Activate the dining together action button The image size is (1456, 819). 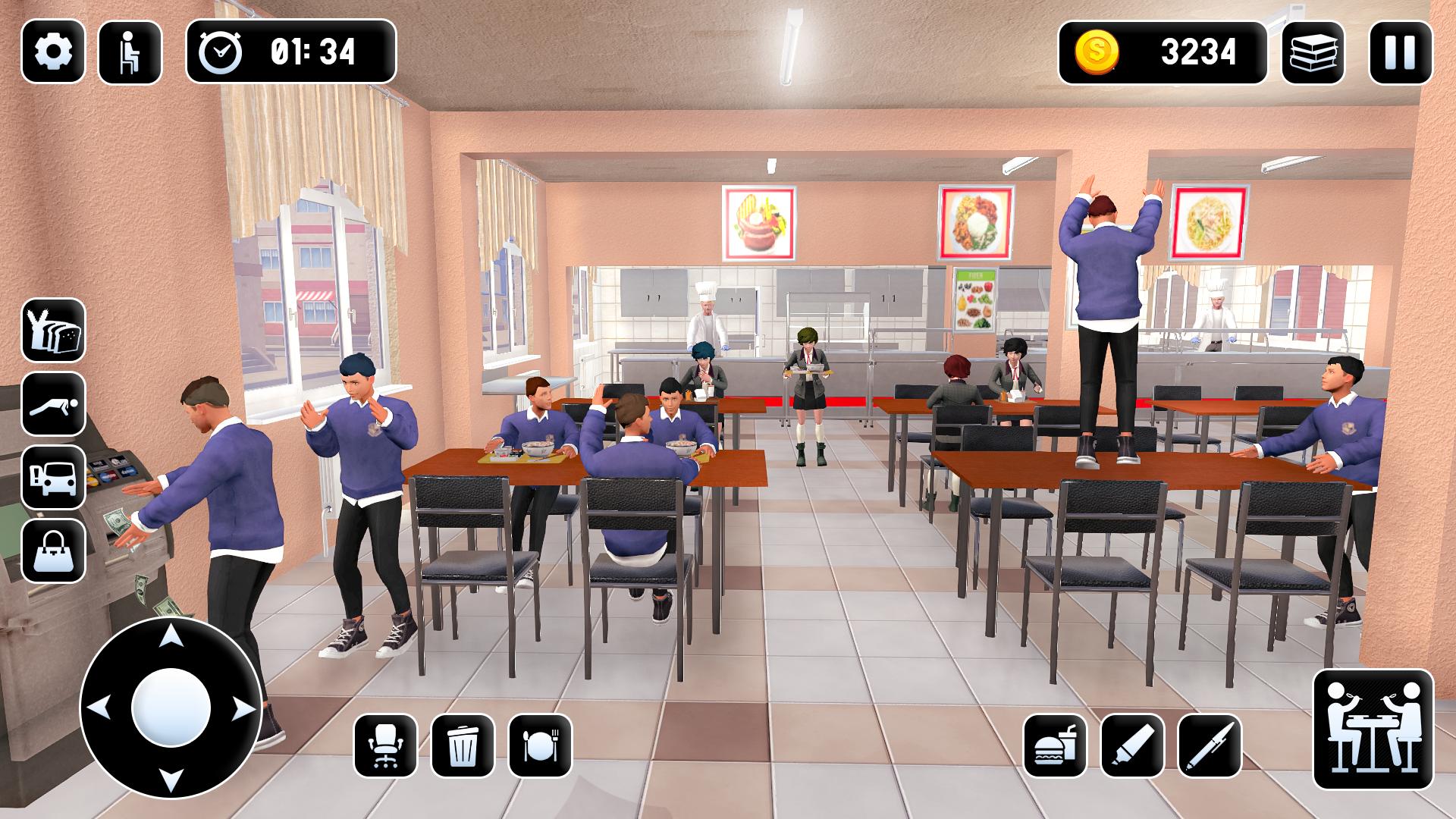pos(1373,729)
